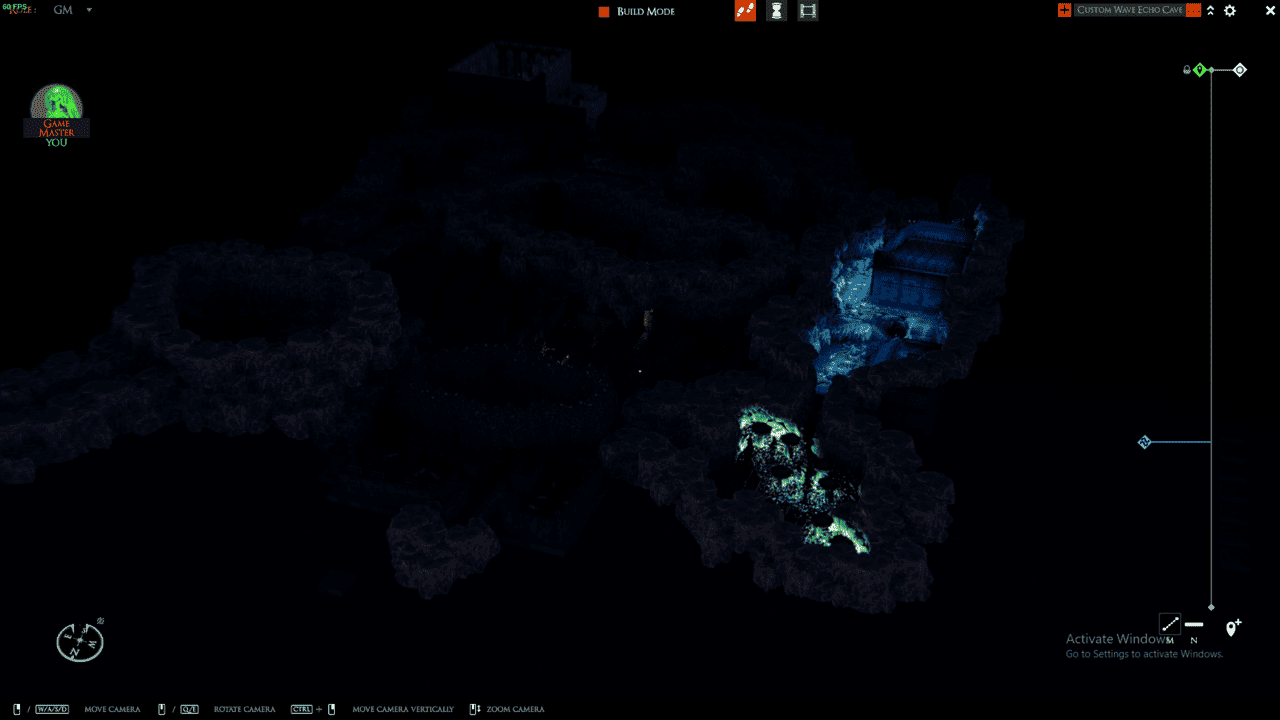This screenshot has width=1280, height=720.
Task: Click the Build Mode label on the top bar
Action: tap(644, 11)
